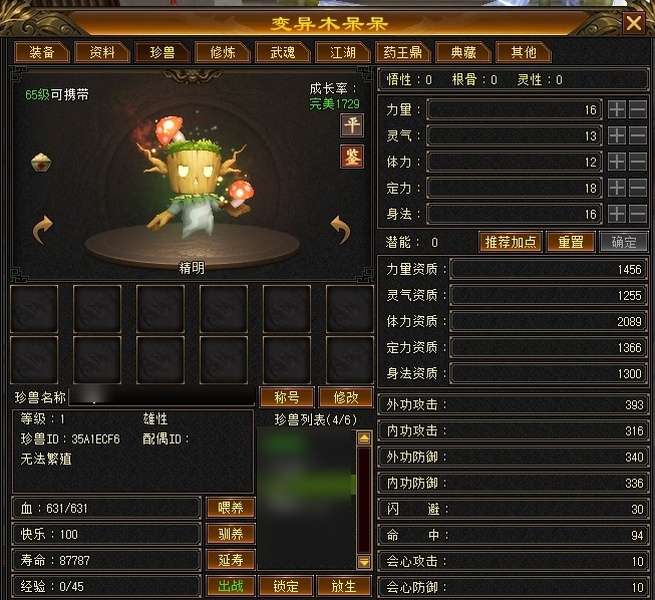Close the pet window with X
655x600 pixels.
coord(633,22)
